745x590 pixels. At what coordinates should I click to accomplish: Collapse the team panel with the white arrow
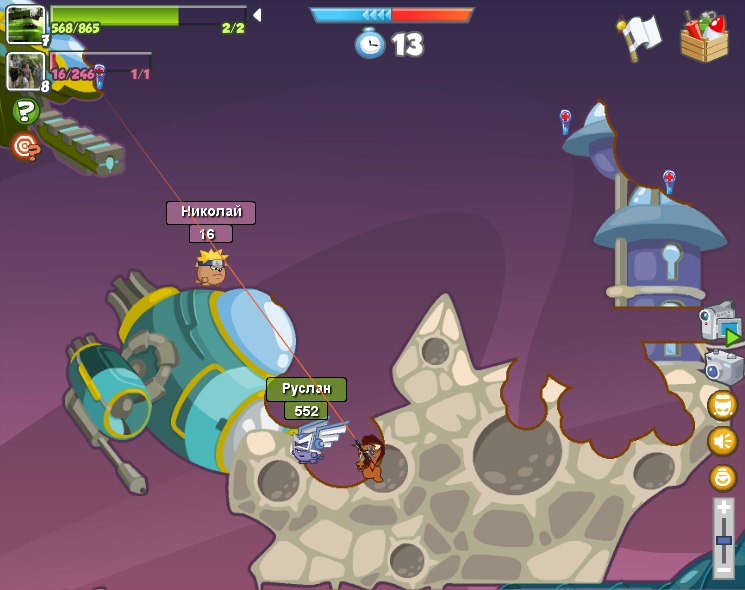coord(257,15)
